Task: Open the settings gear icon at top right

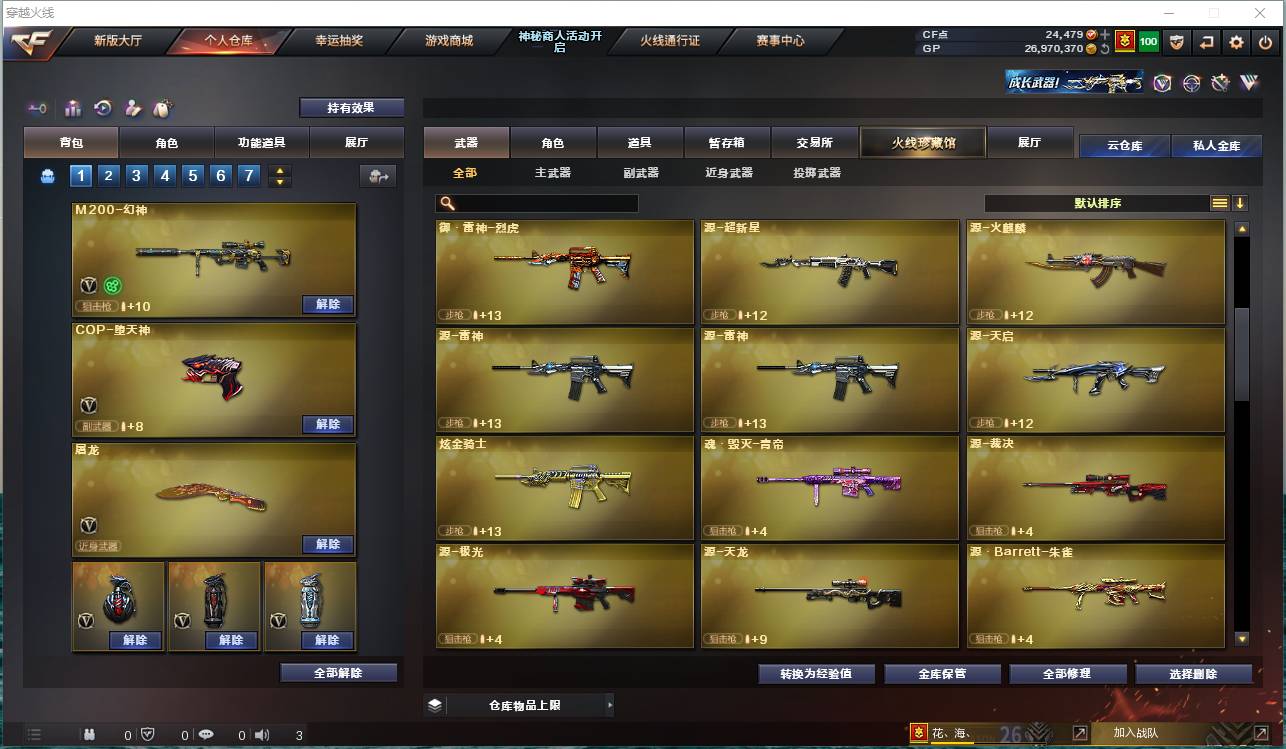Action: (1237, 42)
